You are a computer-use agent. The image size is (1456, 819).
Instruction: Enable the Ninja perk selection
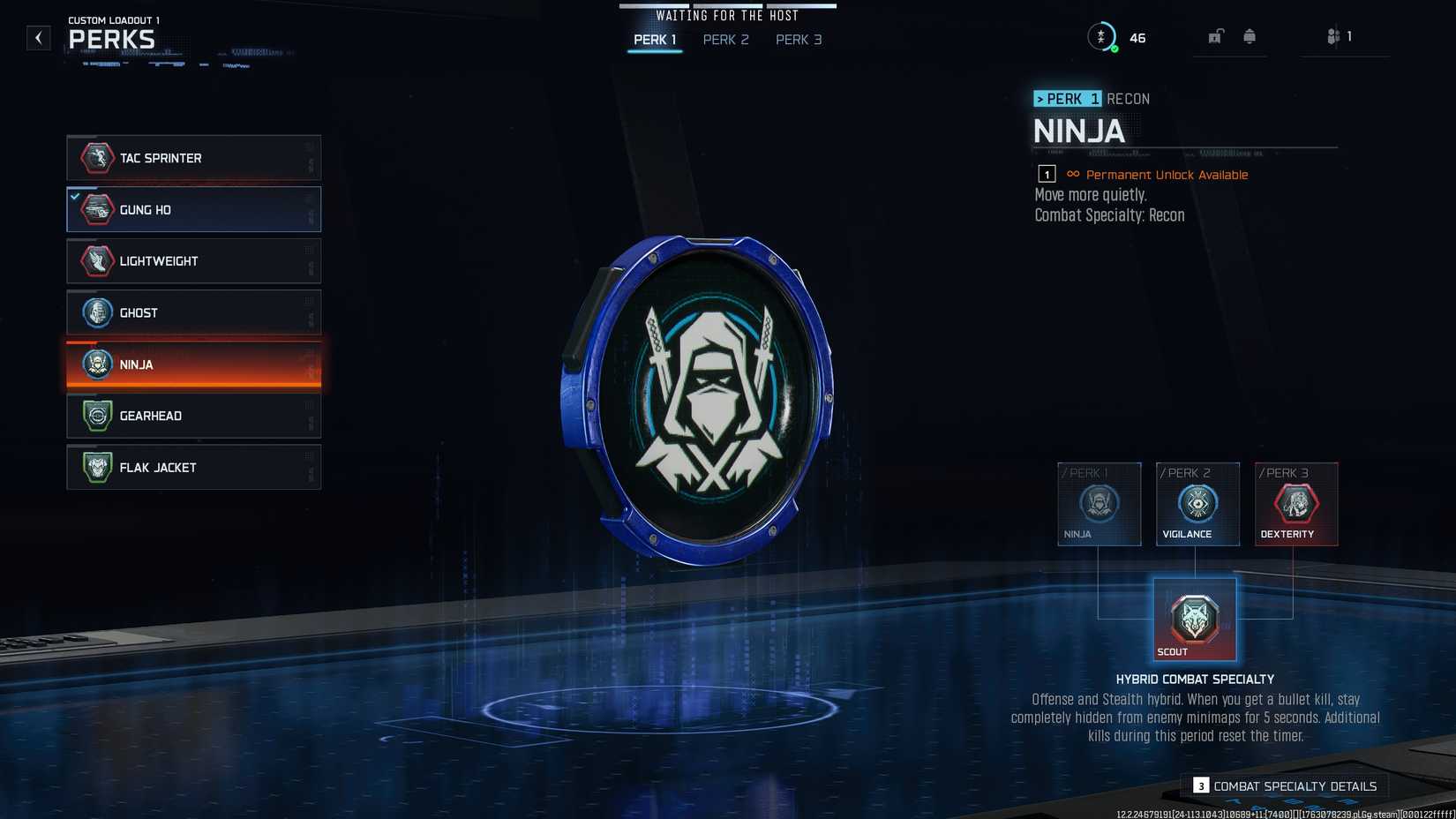pos(192,364)
